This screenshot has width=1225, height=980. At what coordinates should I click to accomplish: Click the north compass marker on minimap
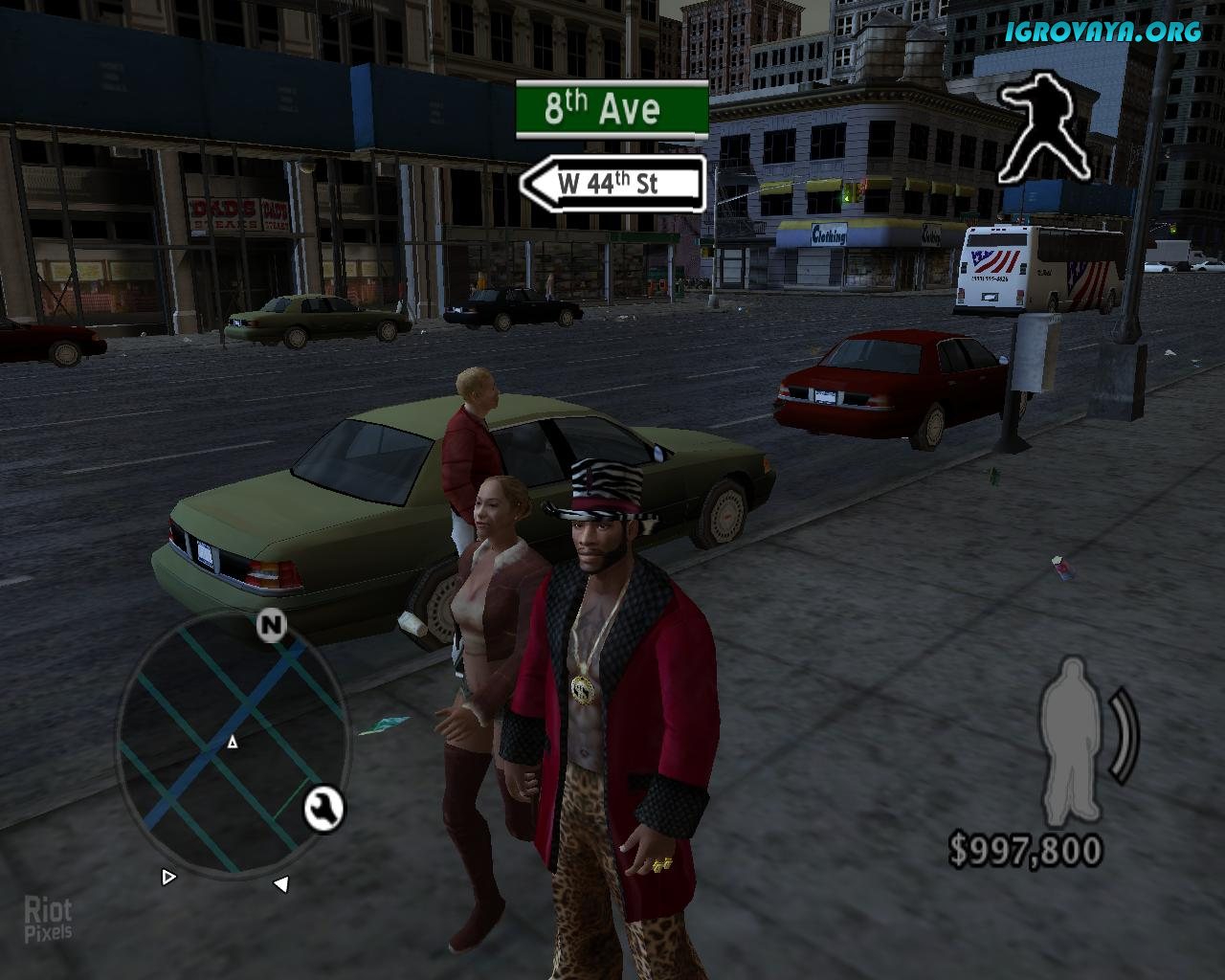[x=272, y=625]
